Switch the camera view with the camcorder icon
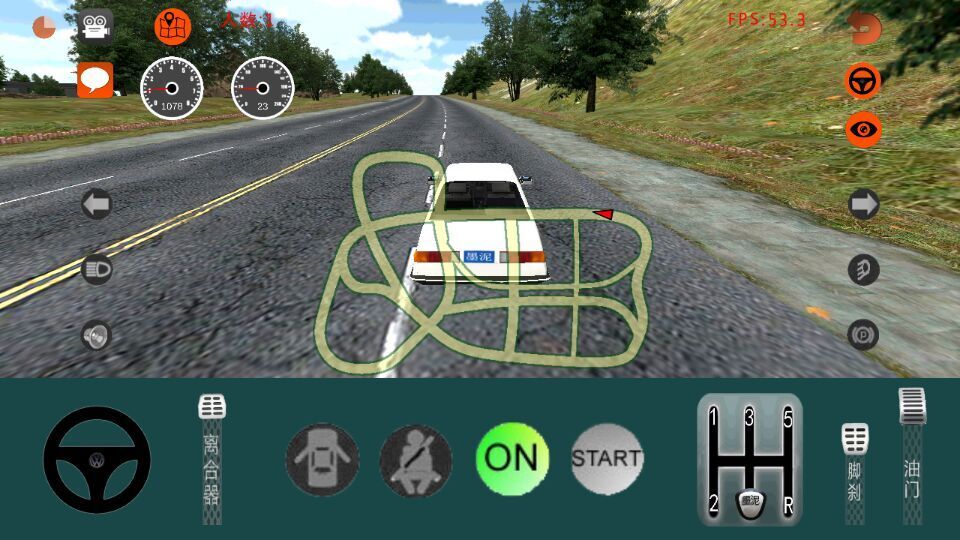960x540 pixels. tap(95, 26)
